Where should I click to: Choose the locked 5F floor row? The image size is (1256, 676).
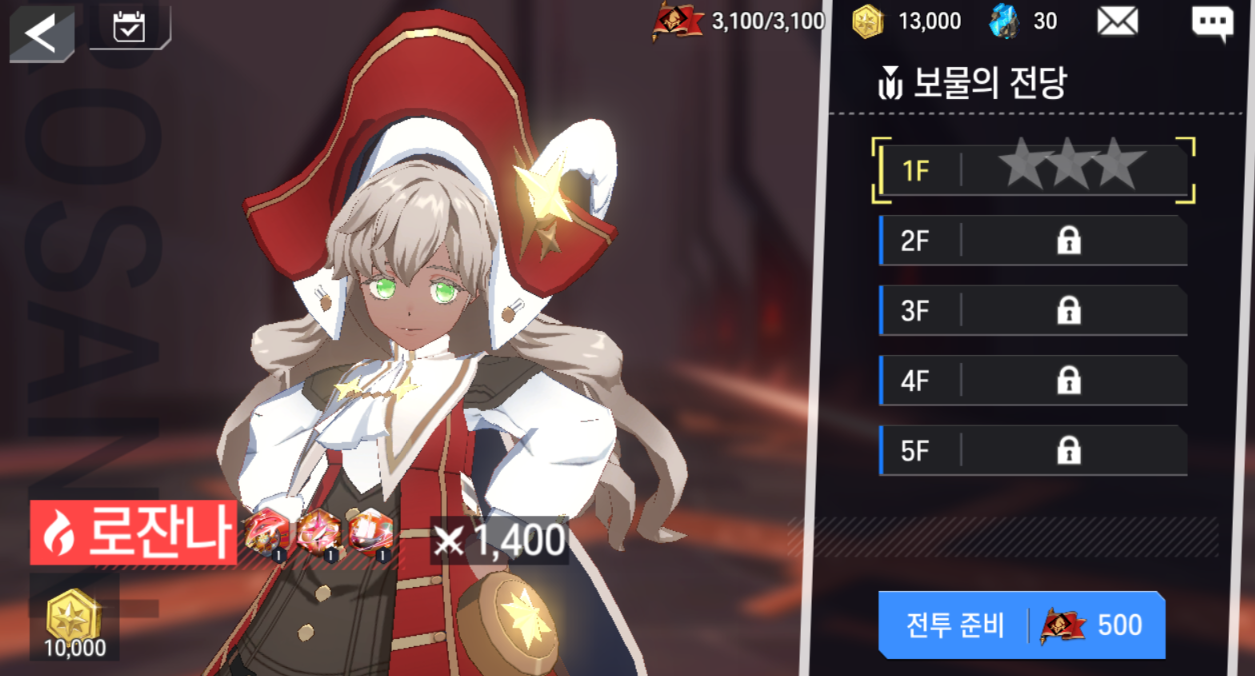[x=1033, y=451]
